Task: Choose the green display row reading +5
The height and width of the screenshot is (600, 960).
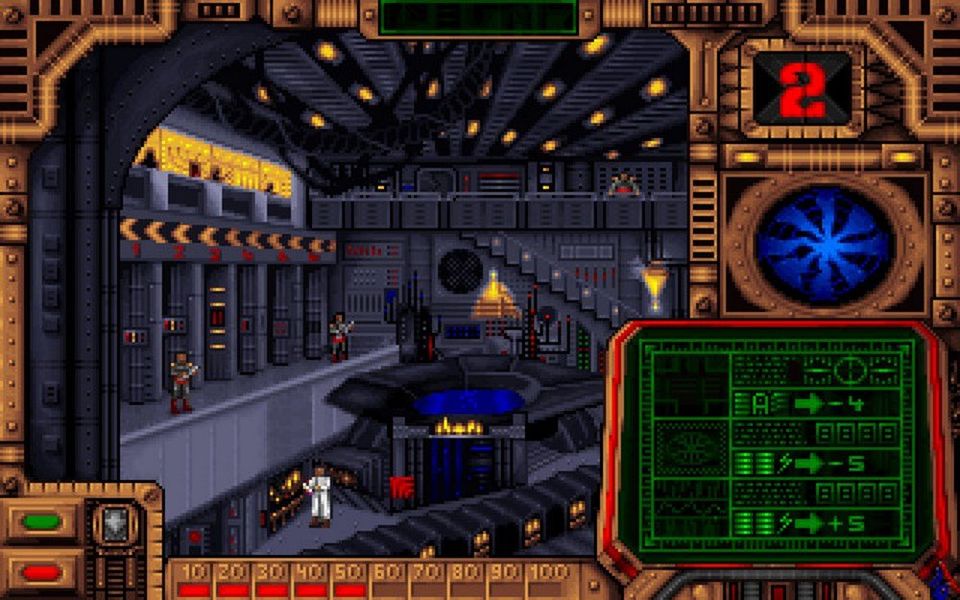Action: [815, 522]
